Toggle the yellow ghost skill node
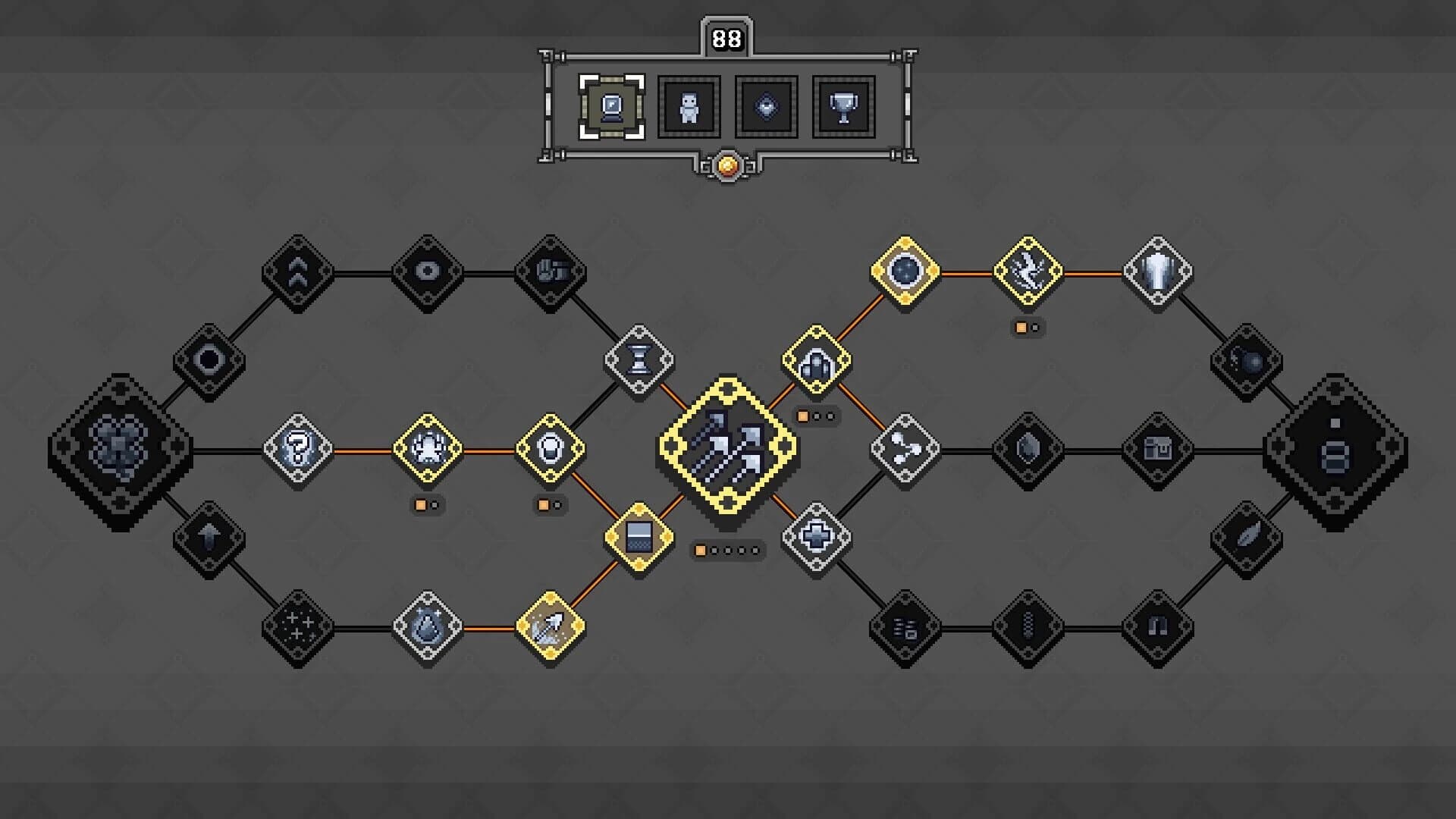1456x819 pixels. tap(428, 449)
